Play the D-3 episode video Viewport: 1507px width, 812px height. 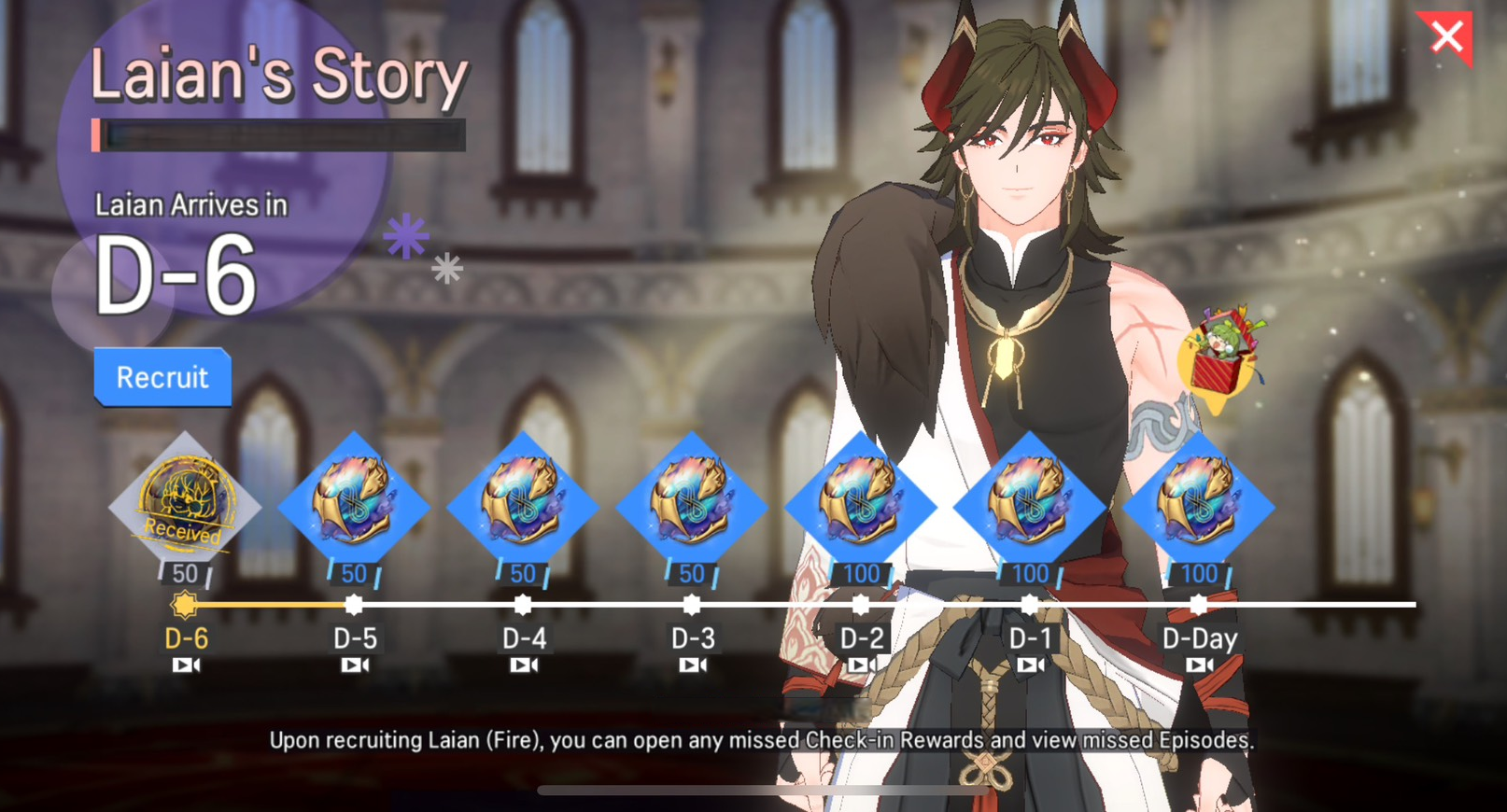693,665
